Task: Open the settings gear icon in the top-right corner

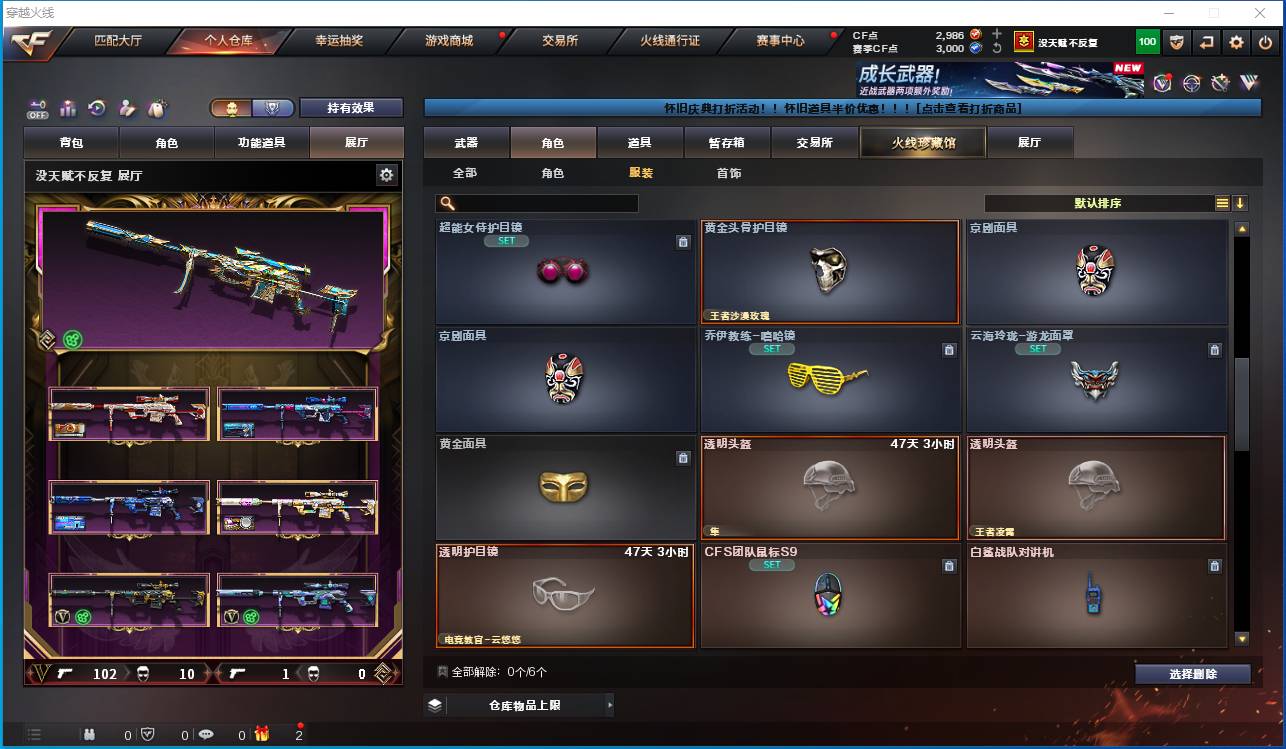Action: point(1236,41)
